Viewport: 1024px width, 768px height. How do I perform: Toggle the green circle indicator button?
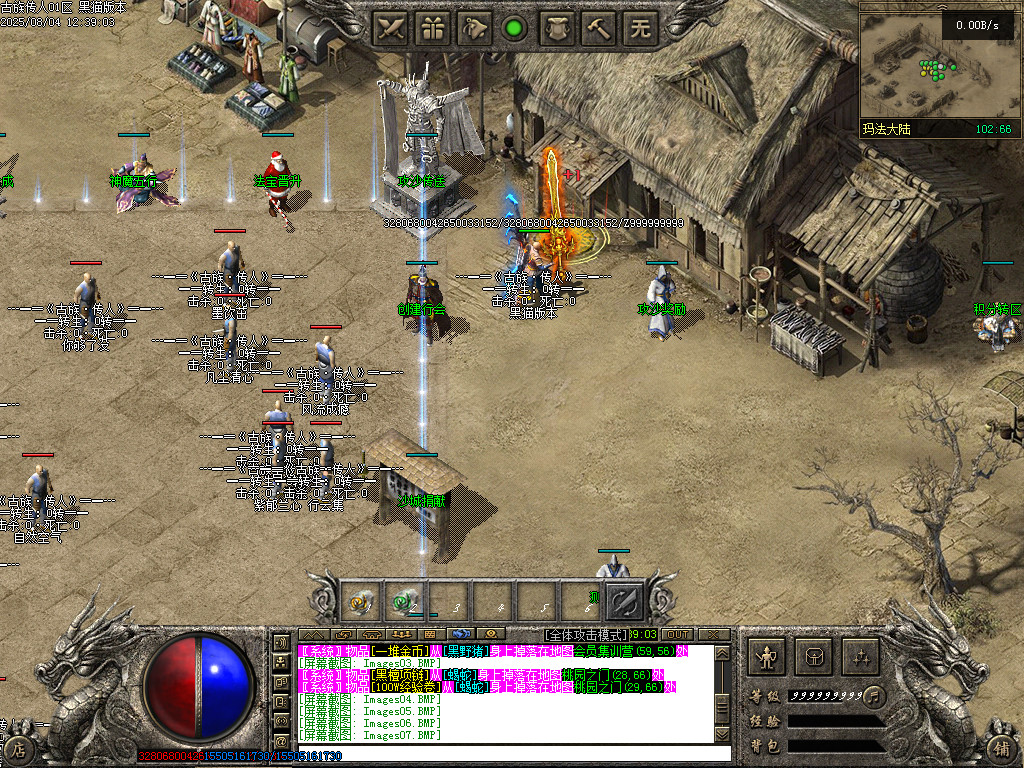click(x=515, y=28)
